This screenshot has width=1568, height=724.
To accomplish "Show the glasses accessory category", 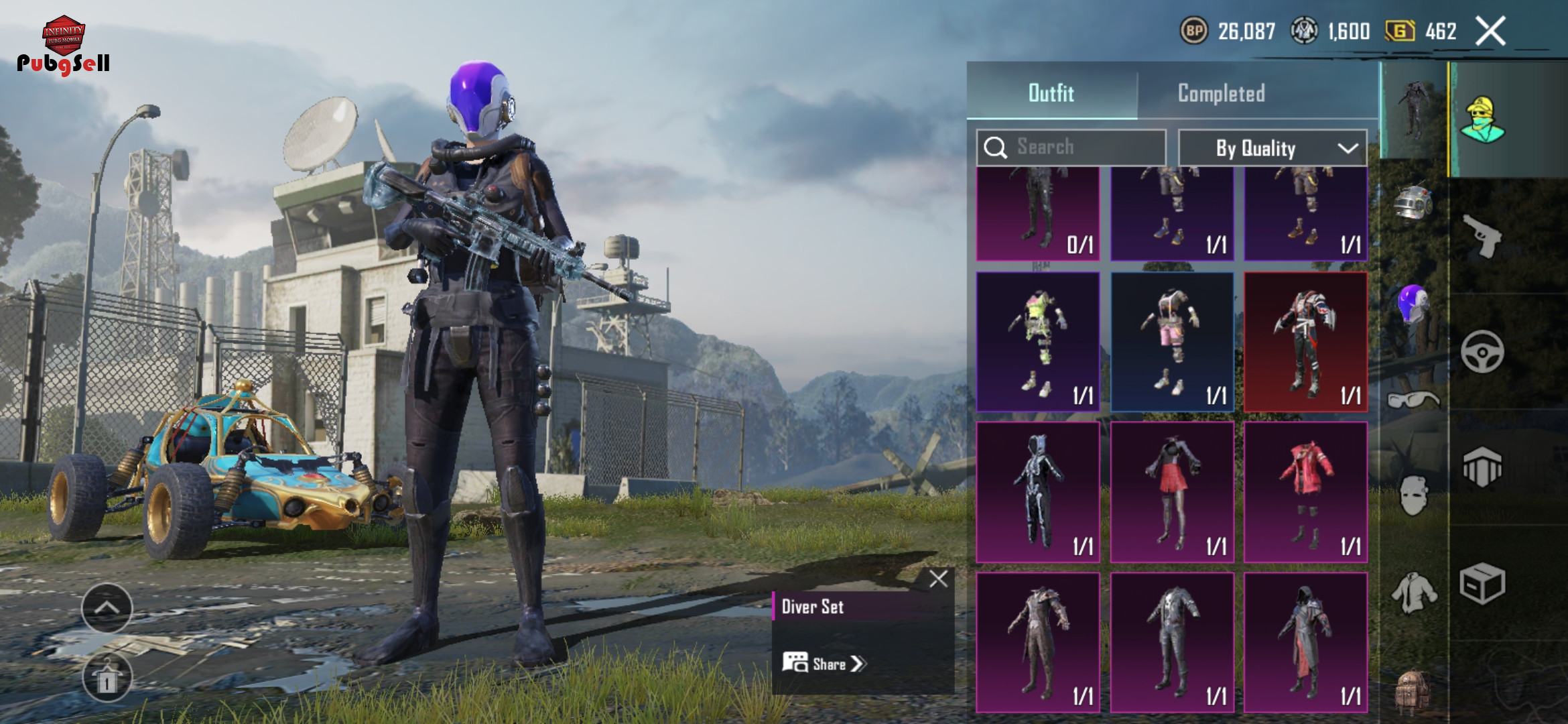I will (1413, 400).
